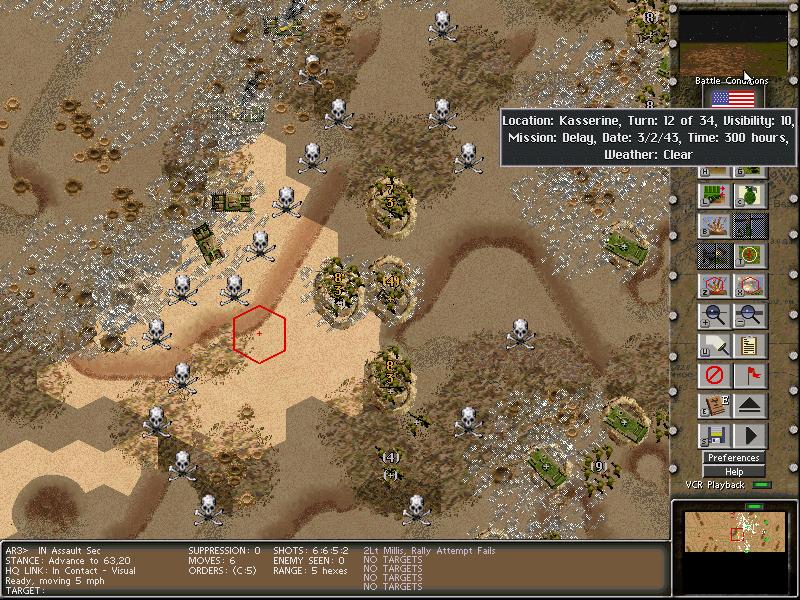Open the Help screen
Image resolution: width=800 pixels, height=600 pixels.
733,471
